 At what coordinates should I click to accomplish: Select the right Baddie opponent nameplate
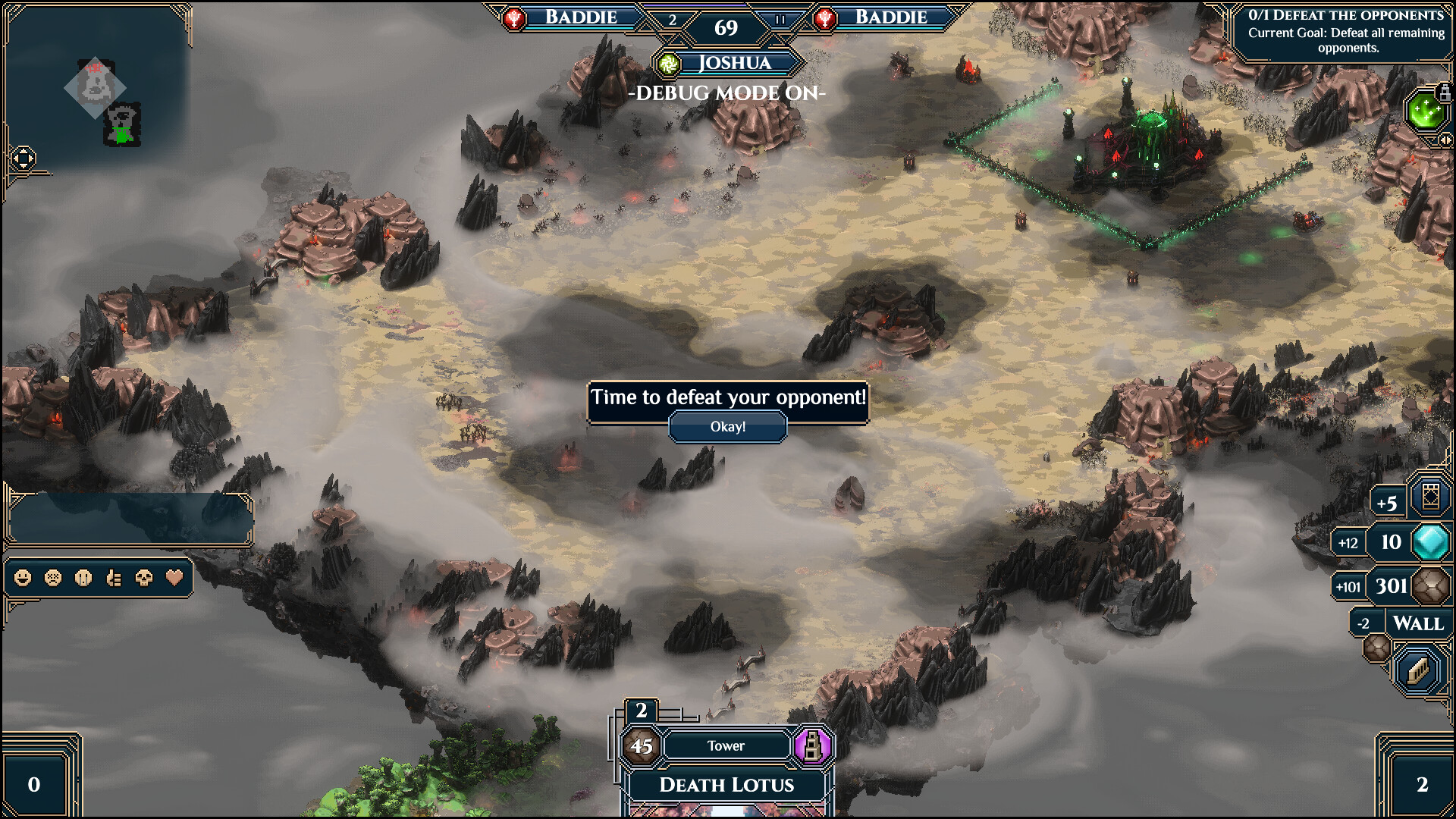click(890, 17)
